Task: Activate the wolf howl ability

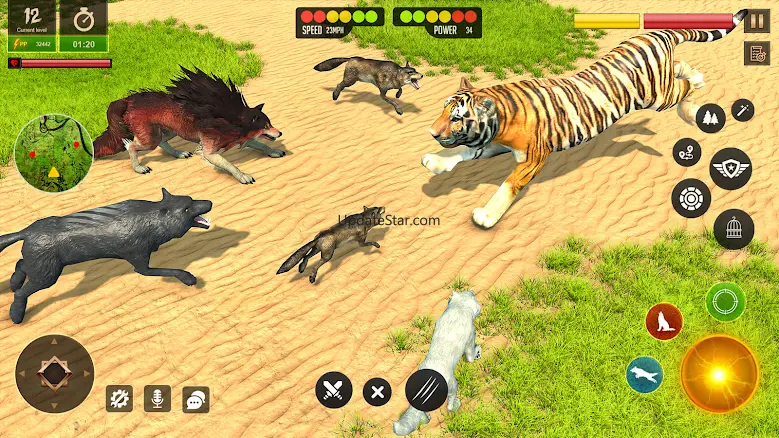Action: (x=663, y=321)
